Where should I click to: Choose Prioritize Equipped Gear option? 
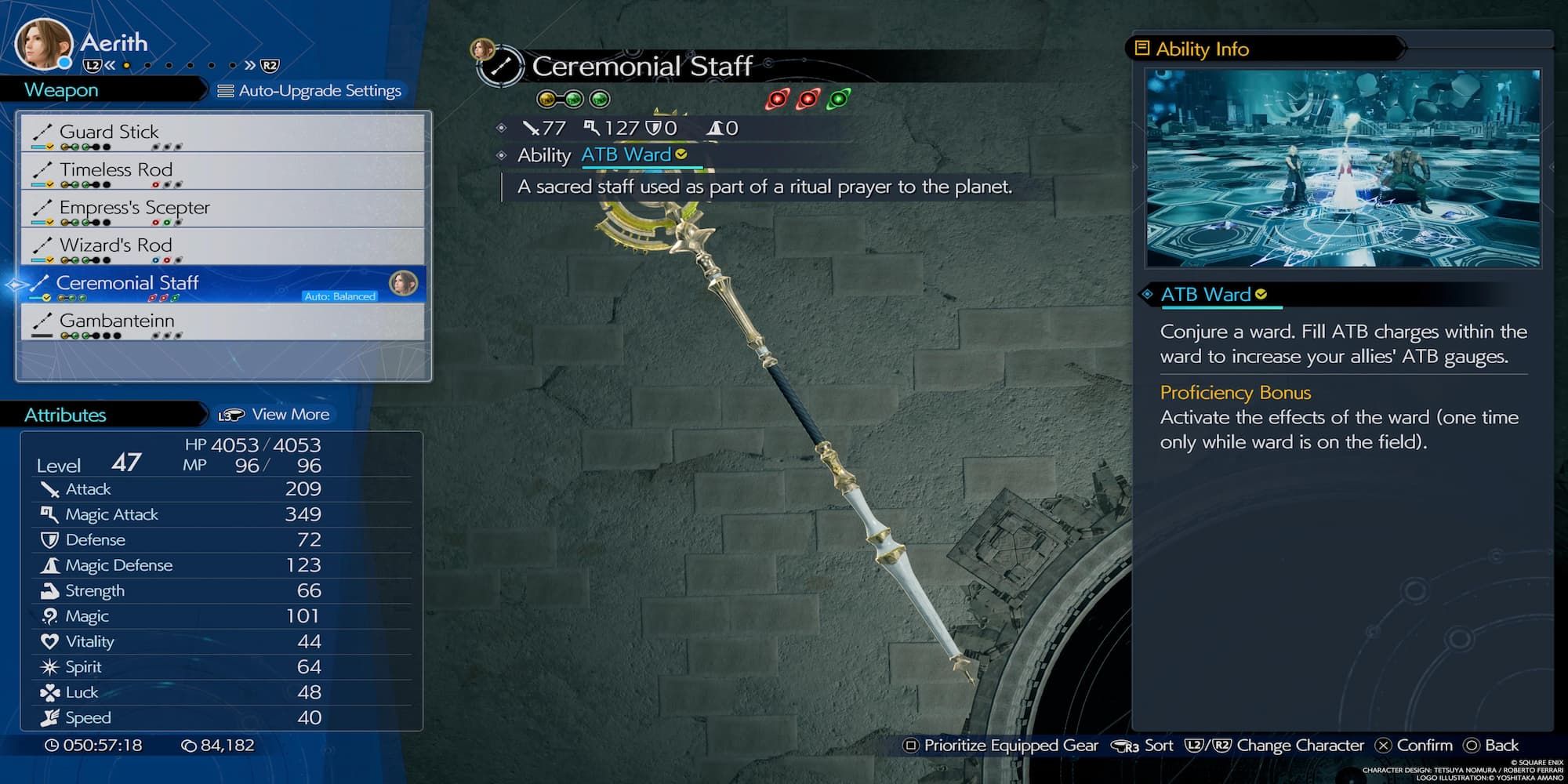[1001, 746]
